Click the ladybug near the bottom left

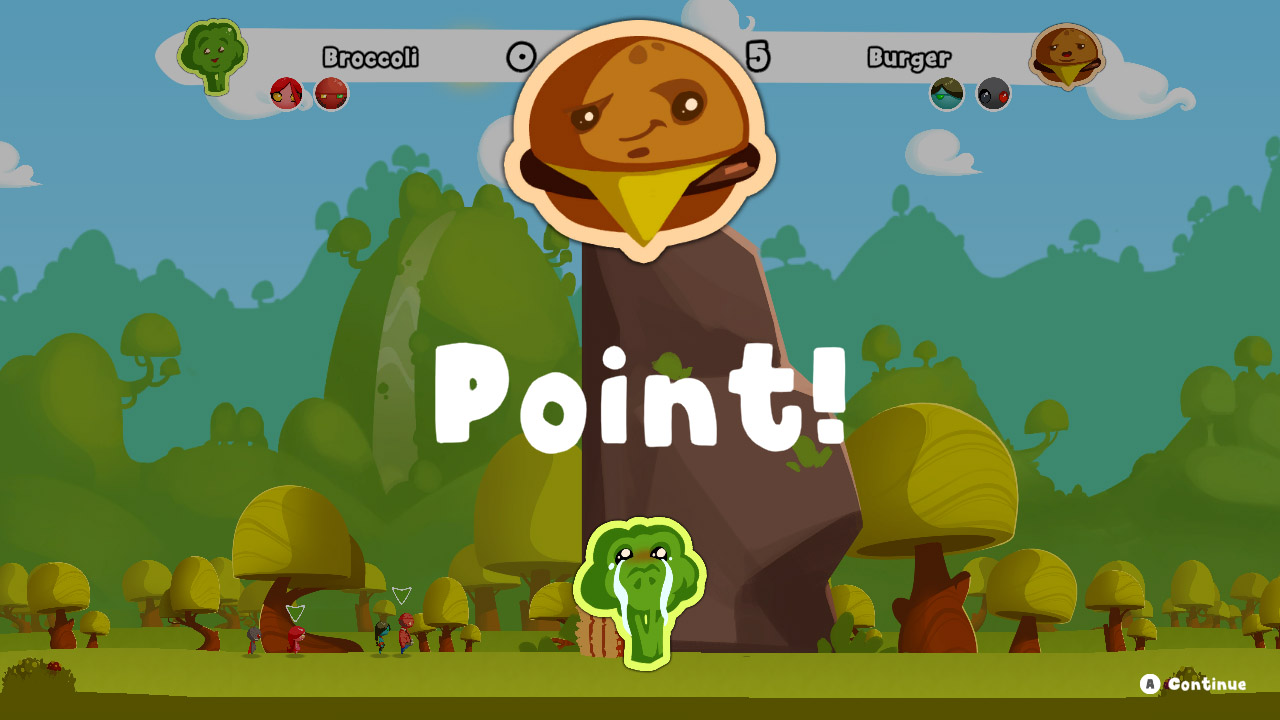54,666
